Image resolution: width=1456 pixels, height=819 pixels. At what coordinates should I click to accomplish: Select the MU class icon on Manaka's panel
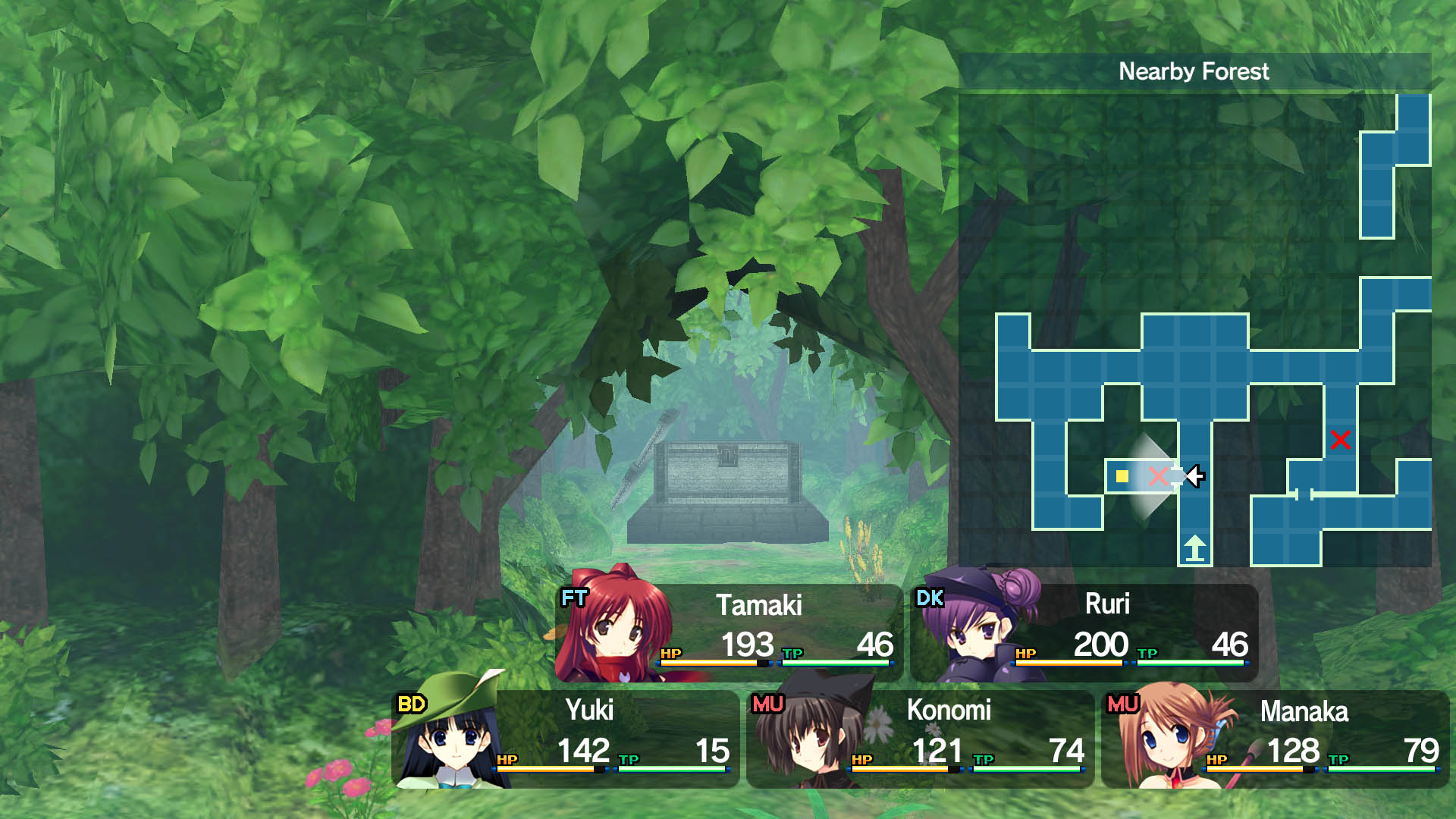point(1124,705)
